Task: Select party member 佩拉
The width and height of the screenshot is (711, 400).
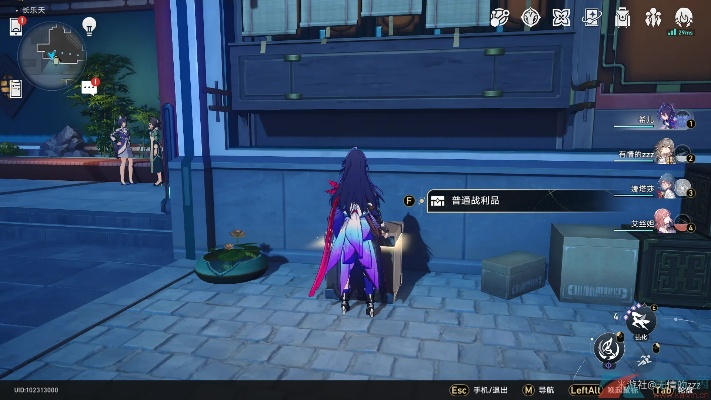Action: [x=668, y=187]
